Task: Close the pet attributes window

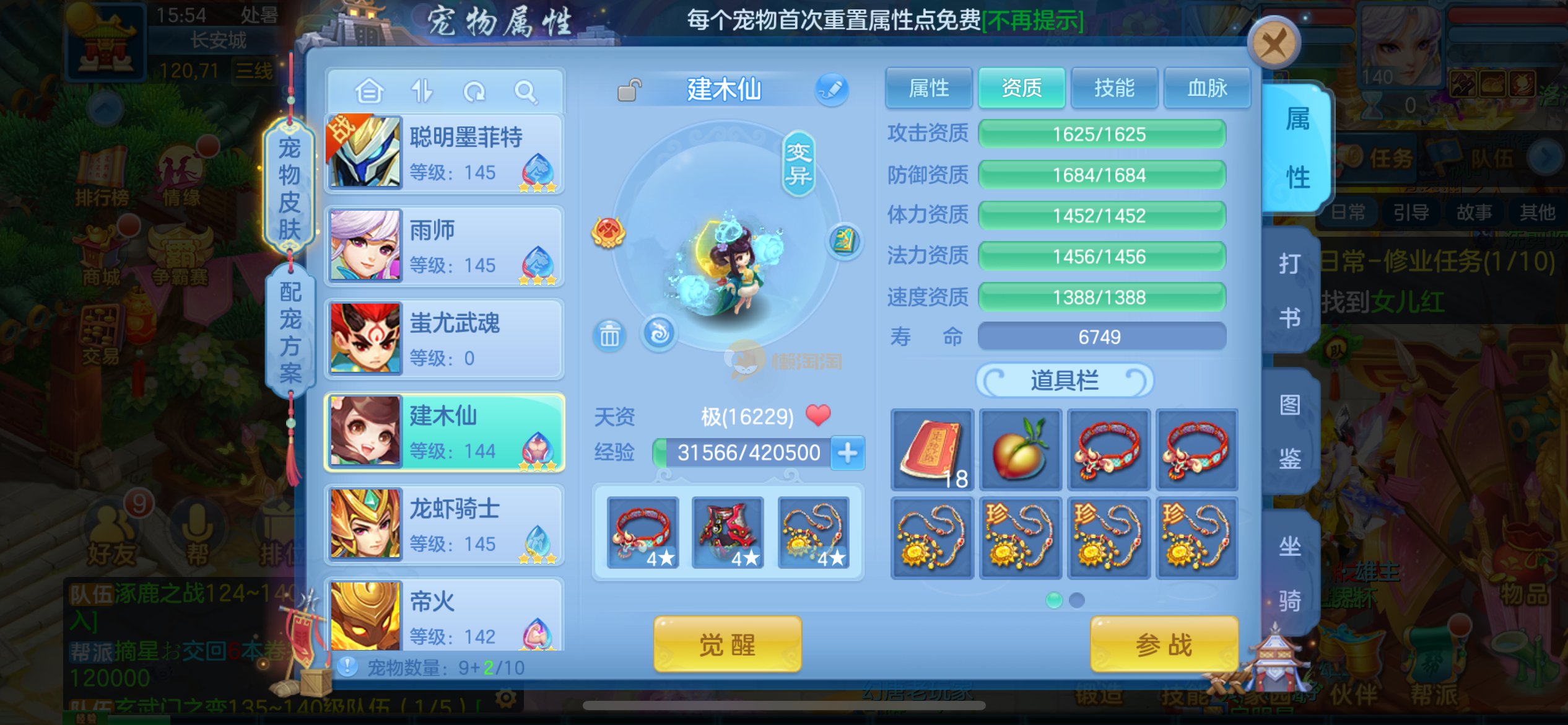Action: click(1273, 43)
